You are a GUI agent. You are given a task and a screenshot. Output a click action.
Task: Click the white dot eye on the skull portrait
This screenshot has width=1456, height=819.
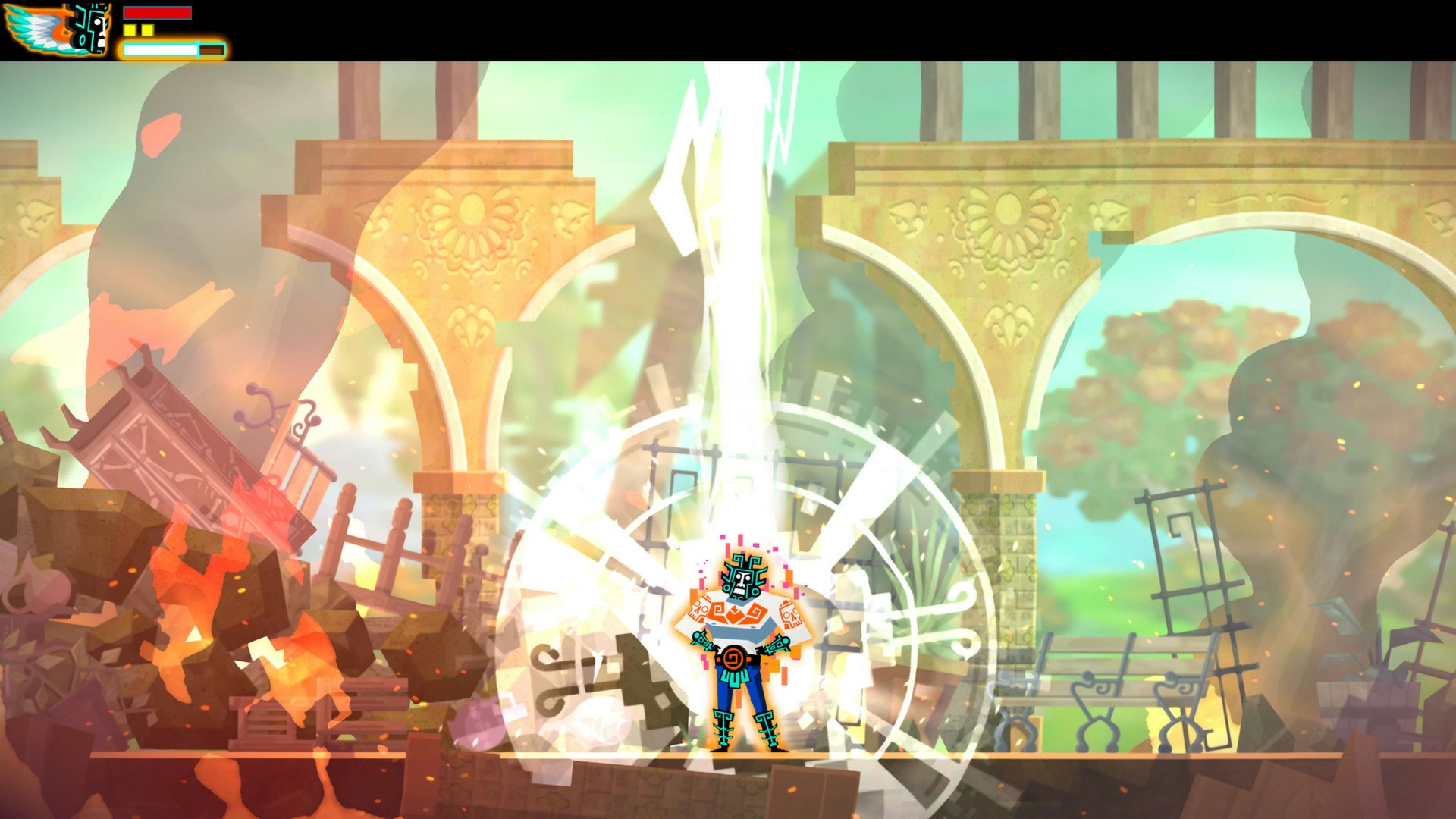pos(97,22)
